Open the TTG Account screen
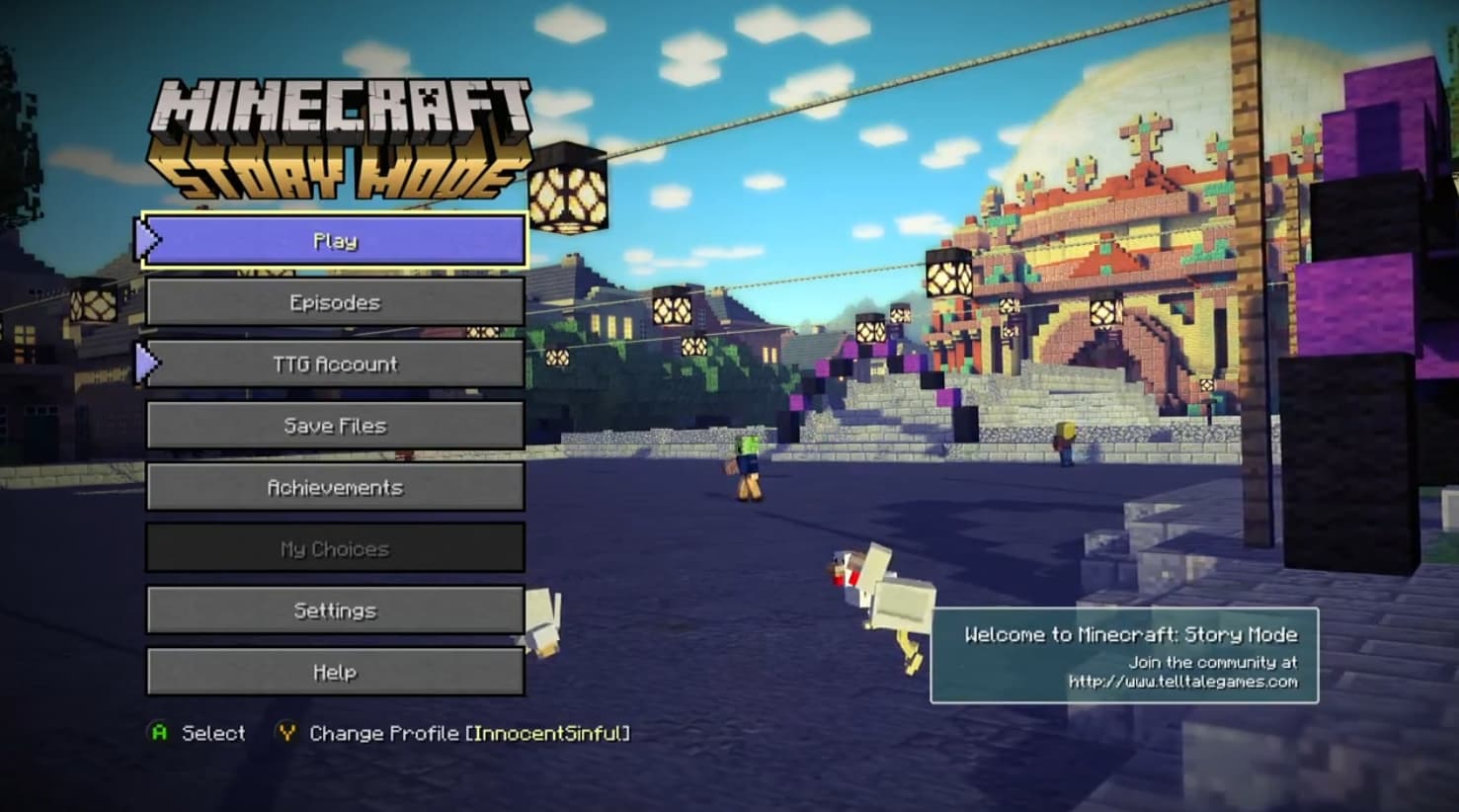 (x=335, y=364)
